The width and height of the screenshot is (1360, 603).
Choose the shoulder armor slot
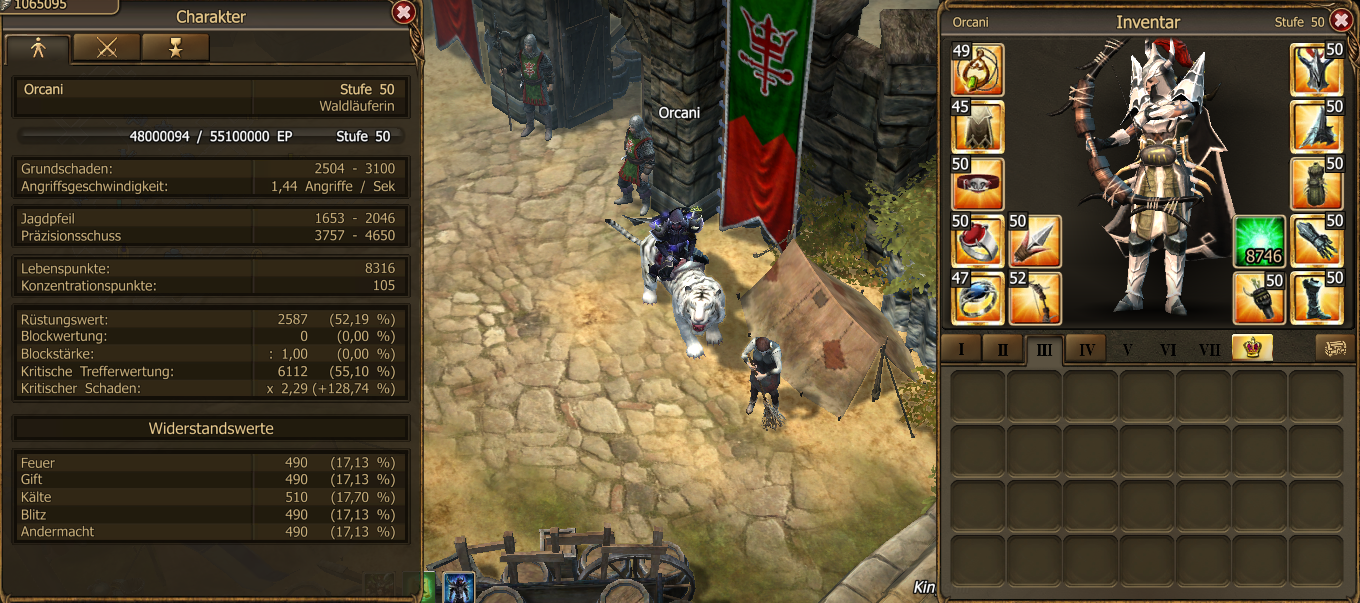(1316, 127)
